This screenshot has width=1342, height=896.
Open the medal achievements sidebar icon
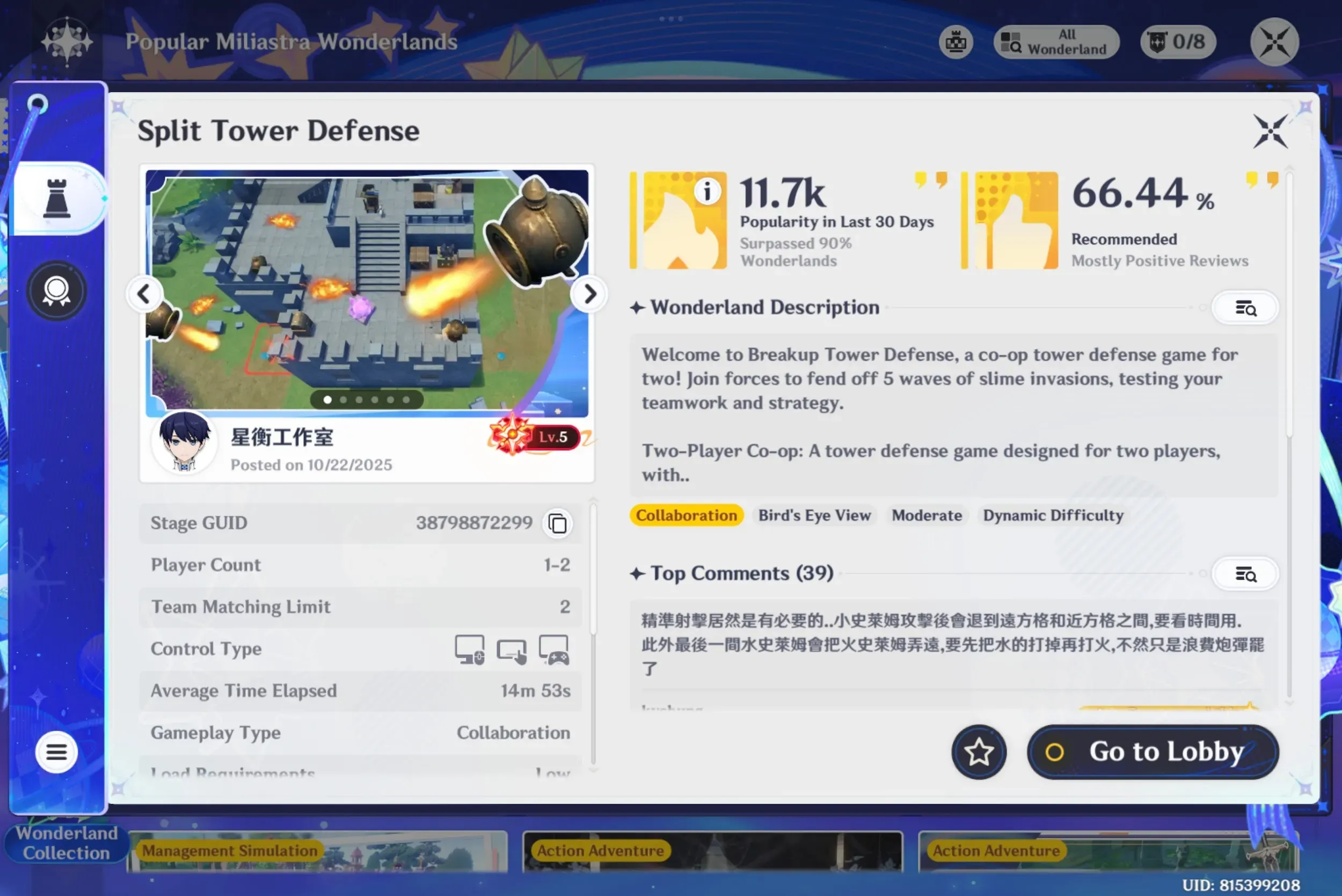click(x=56, y=290)
